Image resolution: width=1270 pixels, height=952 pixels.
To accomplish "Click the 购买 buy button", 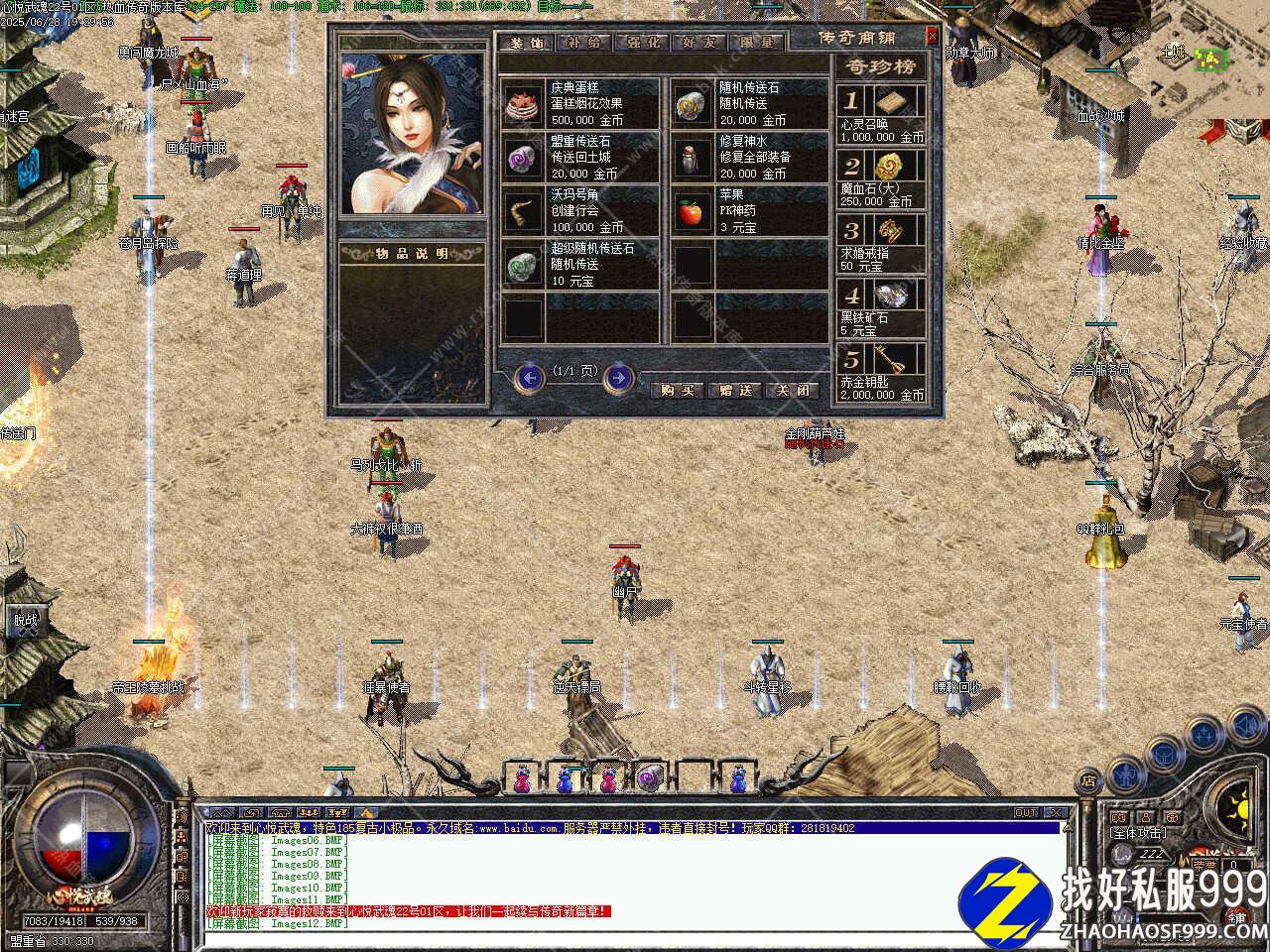I will pos(677,390).
